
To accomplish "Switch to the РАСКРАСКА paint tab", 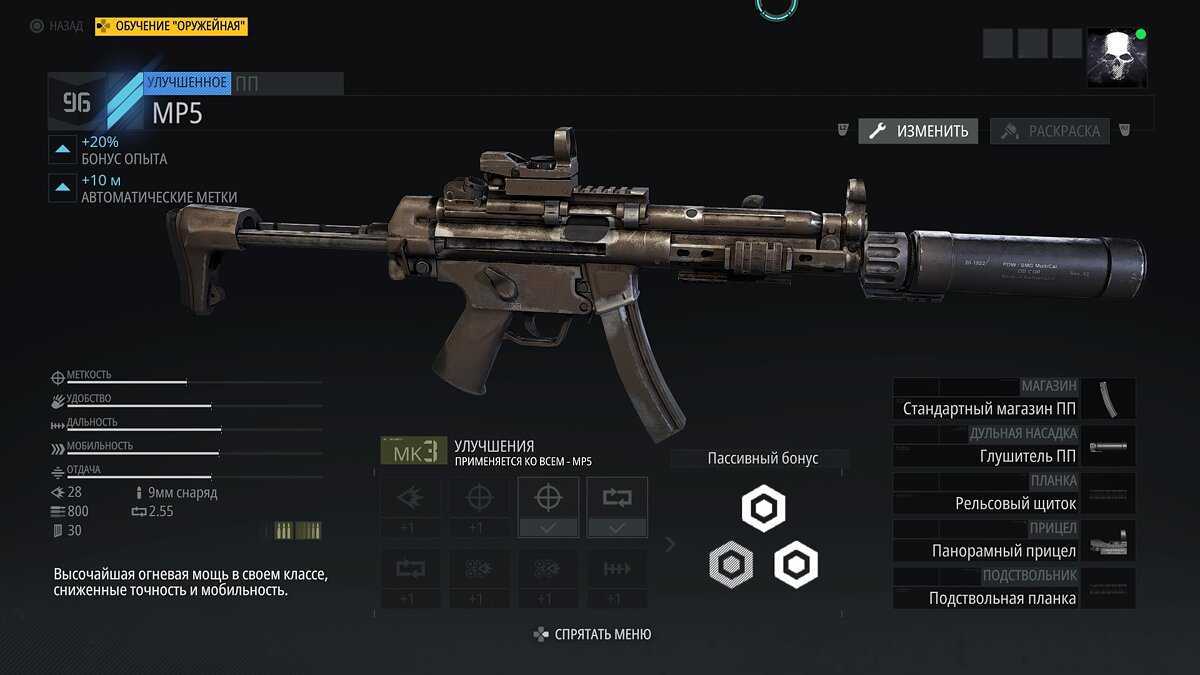I will [x=1050, y=131].
